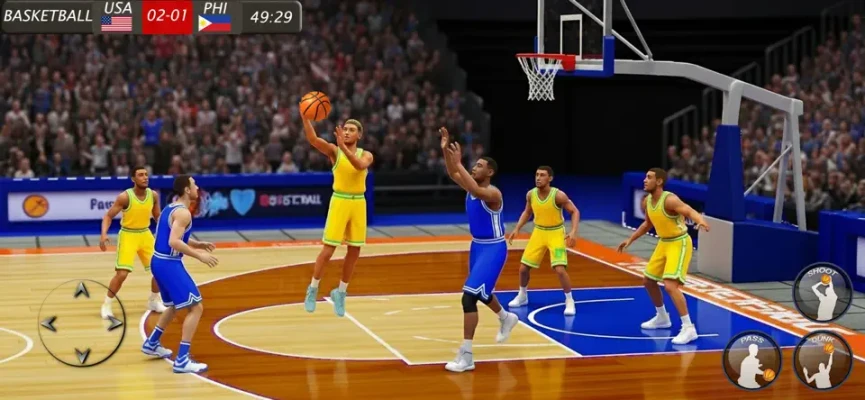The height and width of the screenshot is (400, 865).
Task: Pass the ball with the Pass button
Action: tap(751, 360)
